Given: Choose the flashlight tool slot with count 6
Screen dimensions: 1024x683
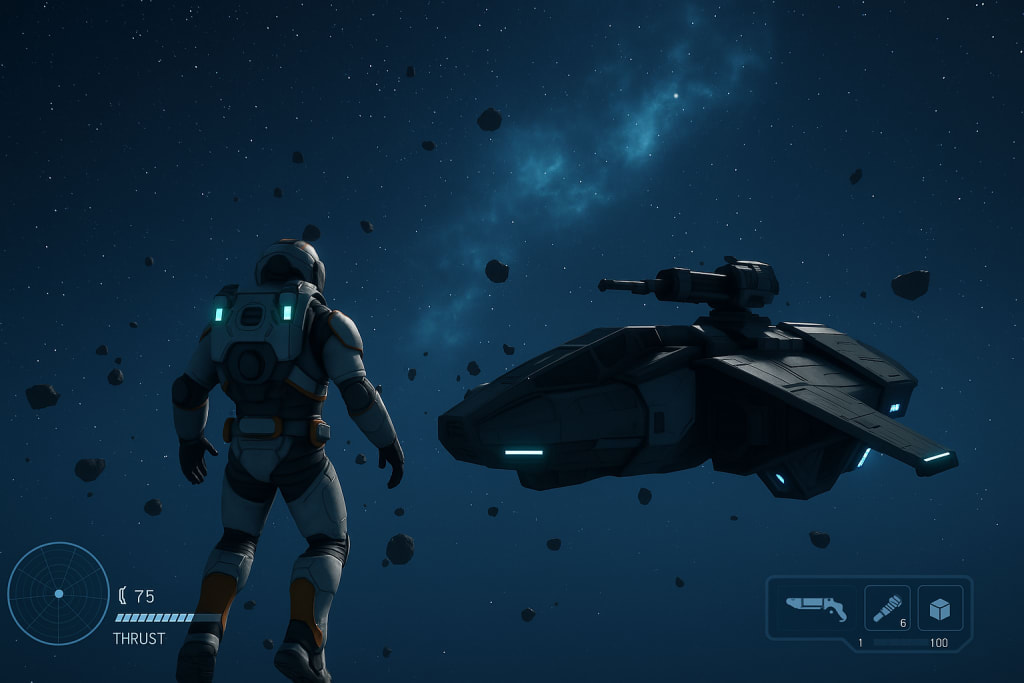Looking at the screenshot, I should point(887,608).
